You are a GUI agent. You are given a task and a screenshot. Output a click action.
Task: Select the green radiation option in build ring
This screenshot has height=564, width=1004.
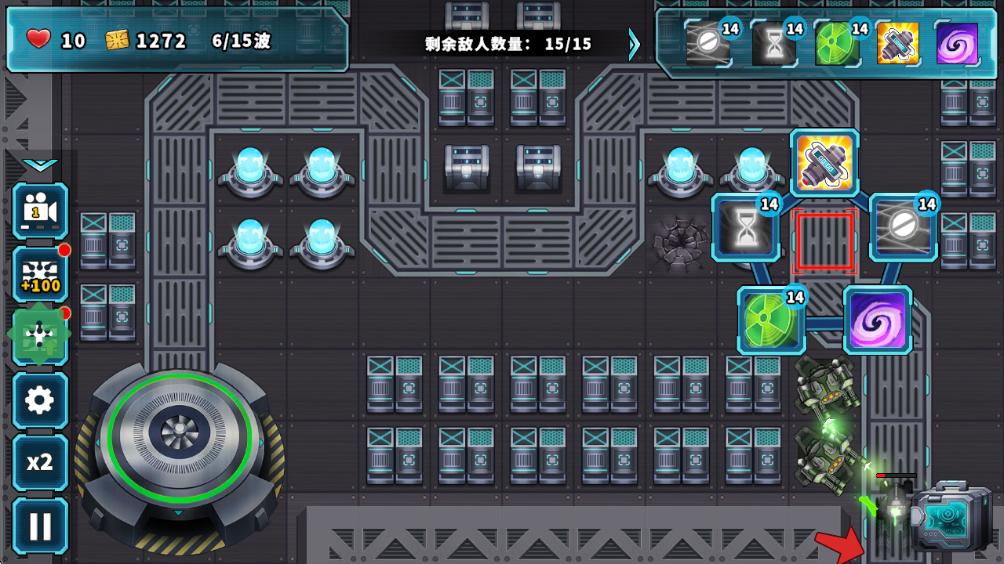[772, 320]
